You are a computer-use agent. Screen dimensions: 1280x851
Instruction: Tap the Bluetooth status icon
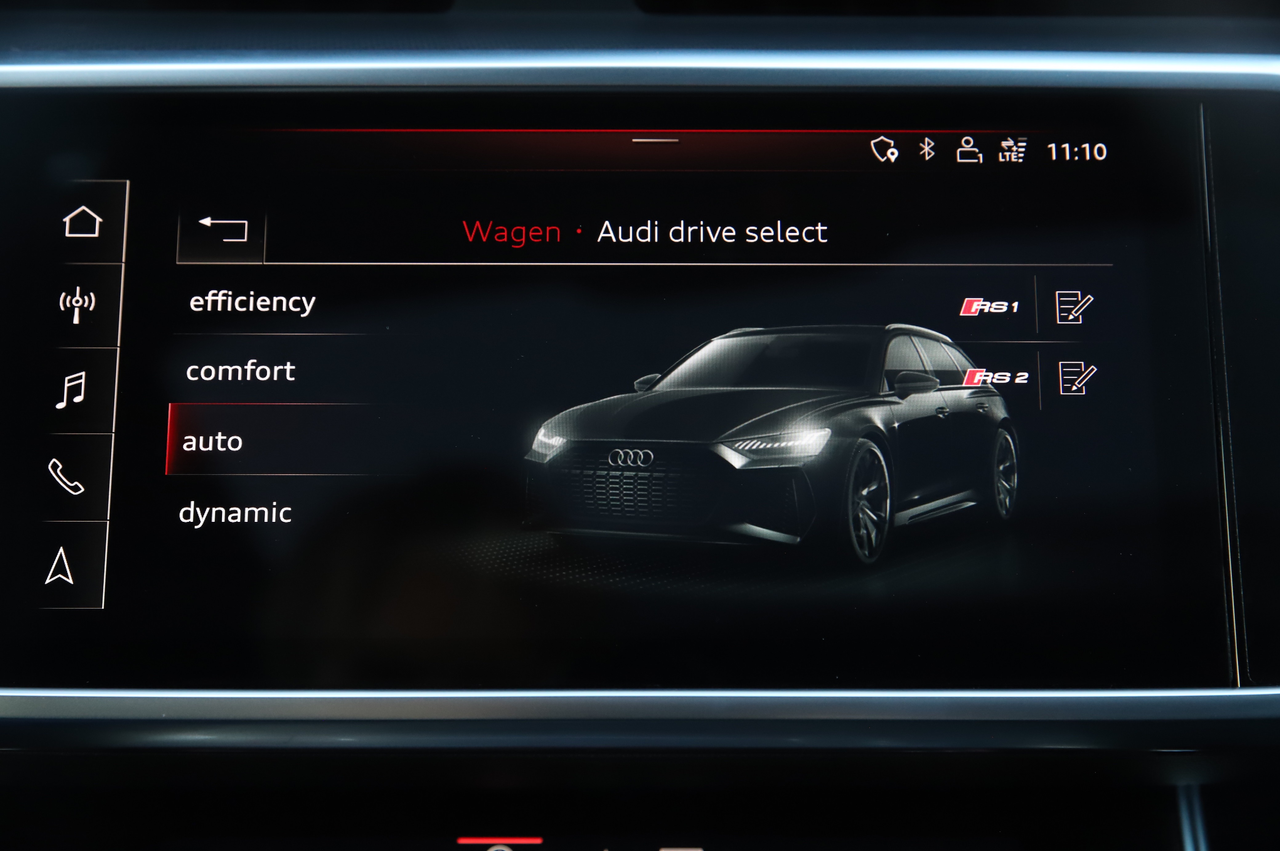[x=927, y=150]
